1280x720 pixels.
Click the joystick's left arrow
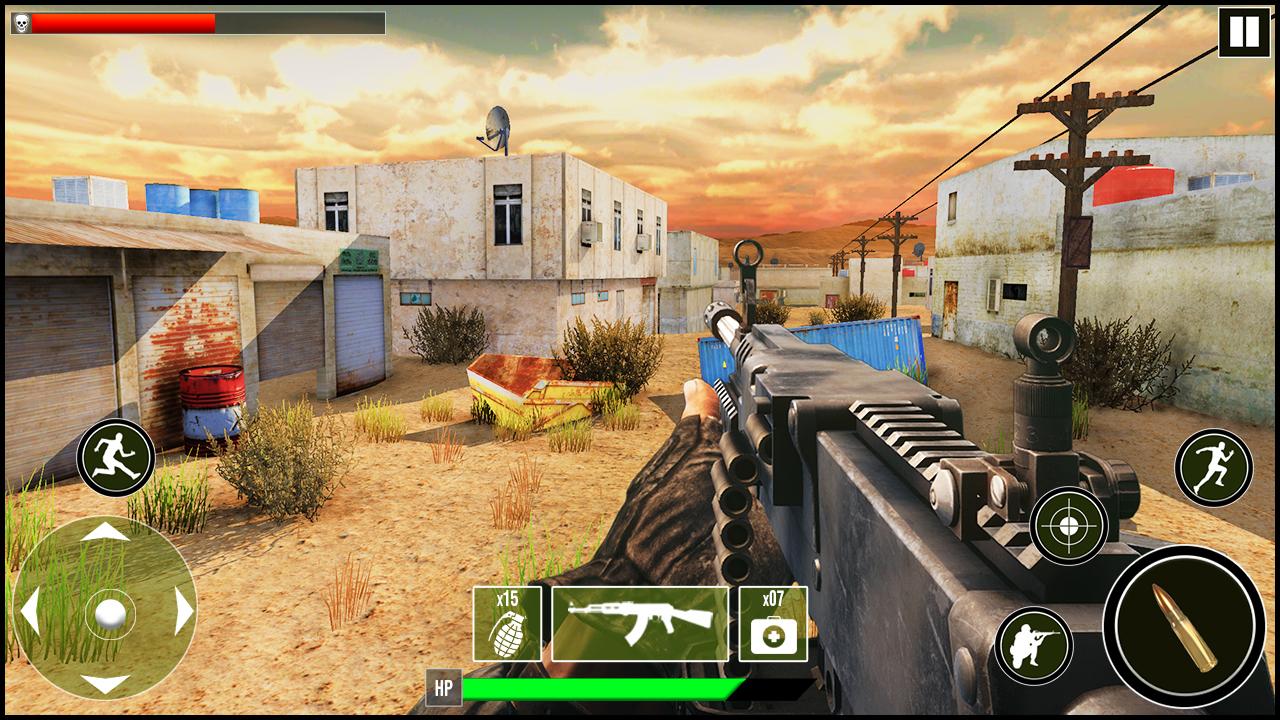[x=30, y=609]
